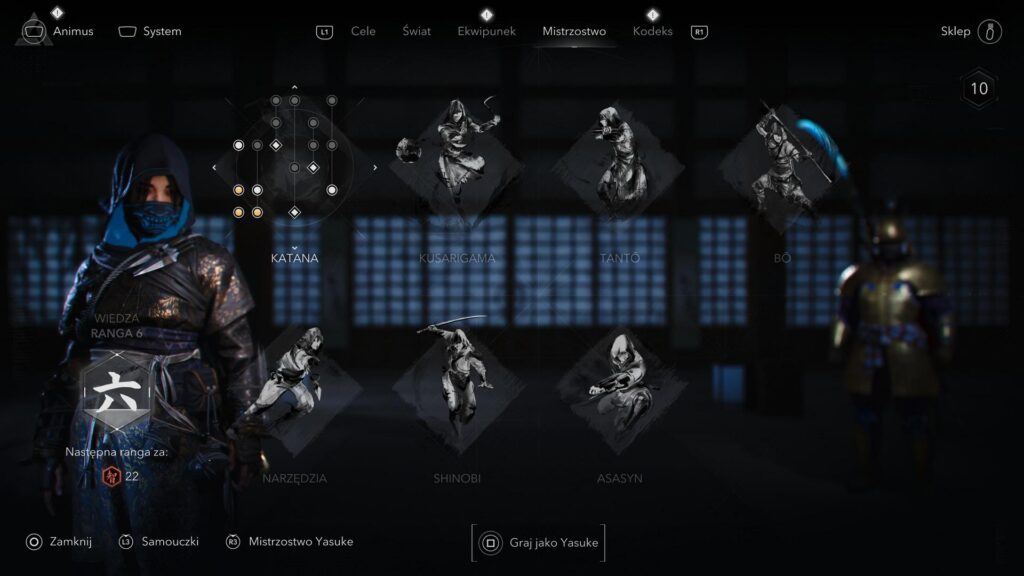Image resolution: width=1024 pixels, height=576 pixels.
Task: Open the Świat tab
Action: pos(416,31)
